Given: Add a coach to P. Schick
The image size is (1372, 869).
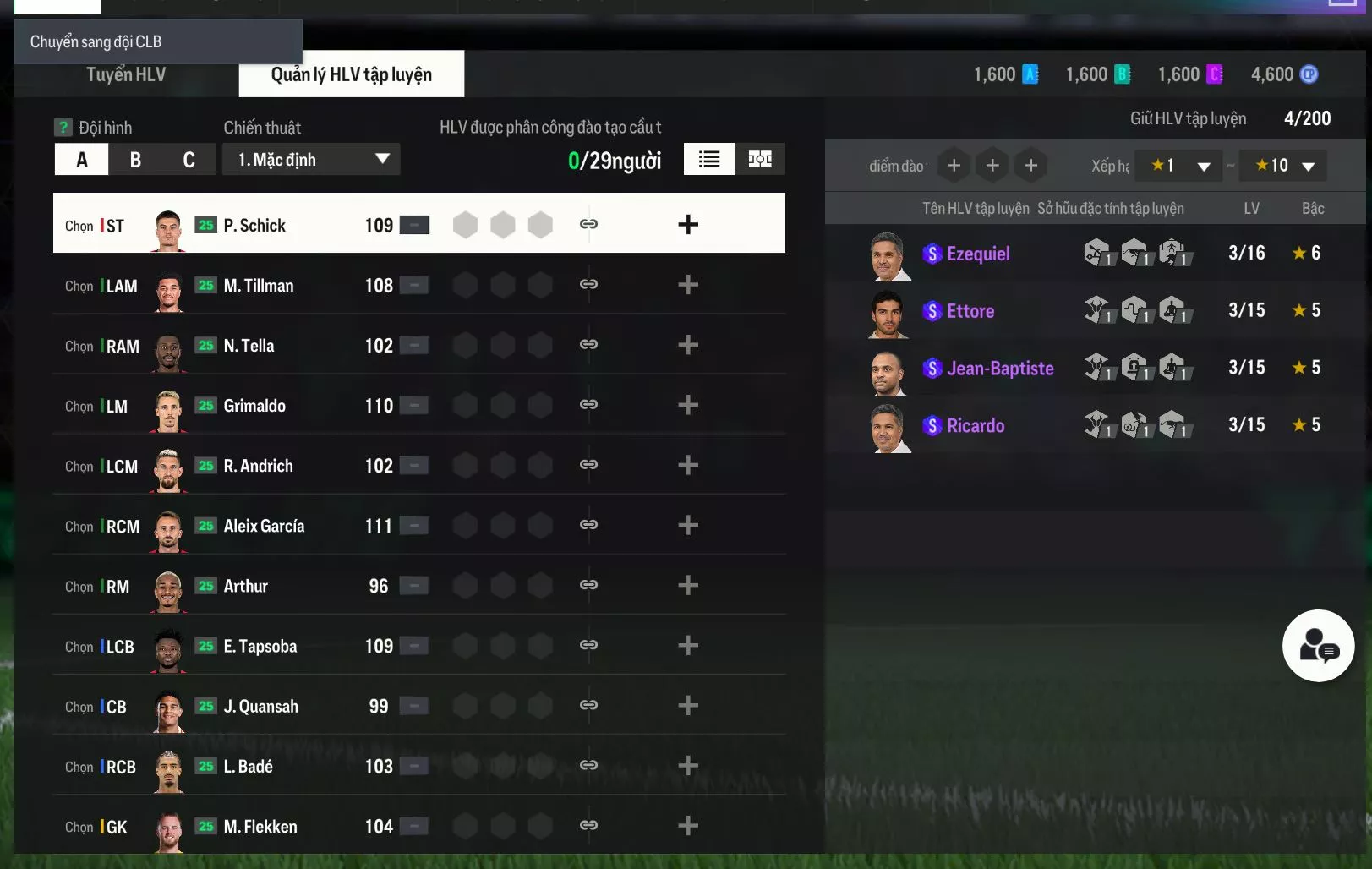Looking at the screenshot, I should click(x=688, y=225).
